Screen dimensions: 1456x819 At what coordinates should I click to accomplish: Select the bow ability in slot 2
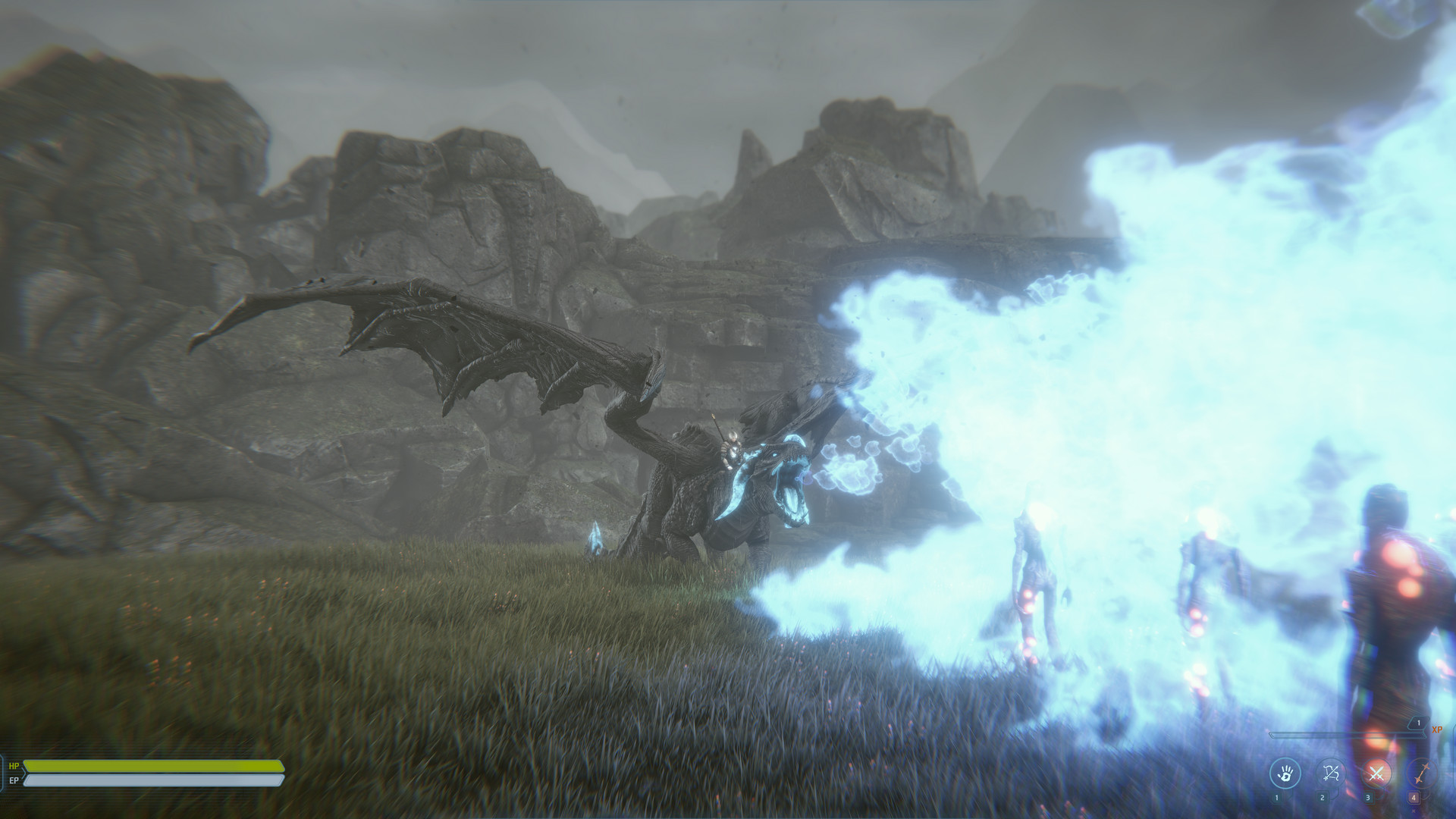point(1331,773)
